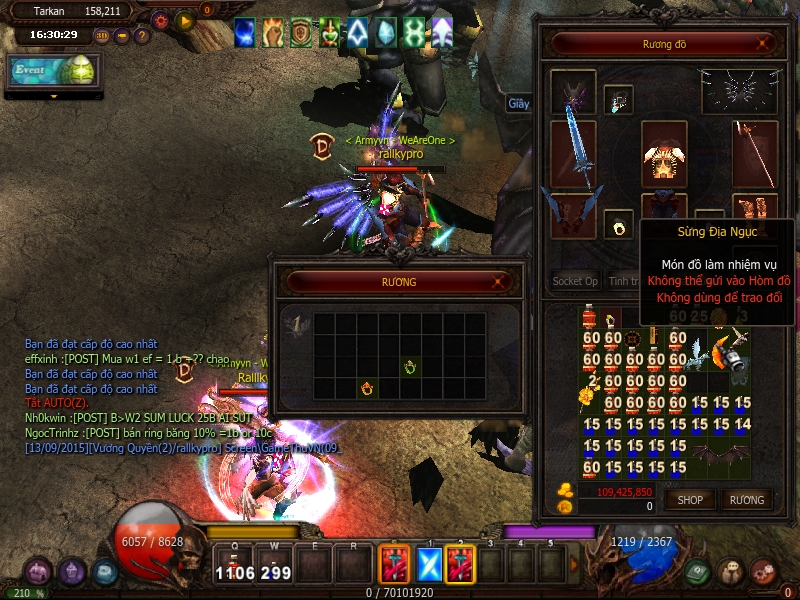
Task: Close the Rương đồ inventory panel
Action: point(764,43)
